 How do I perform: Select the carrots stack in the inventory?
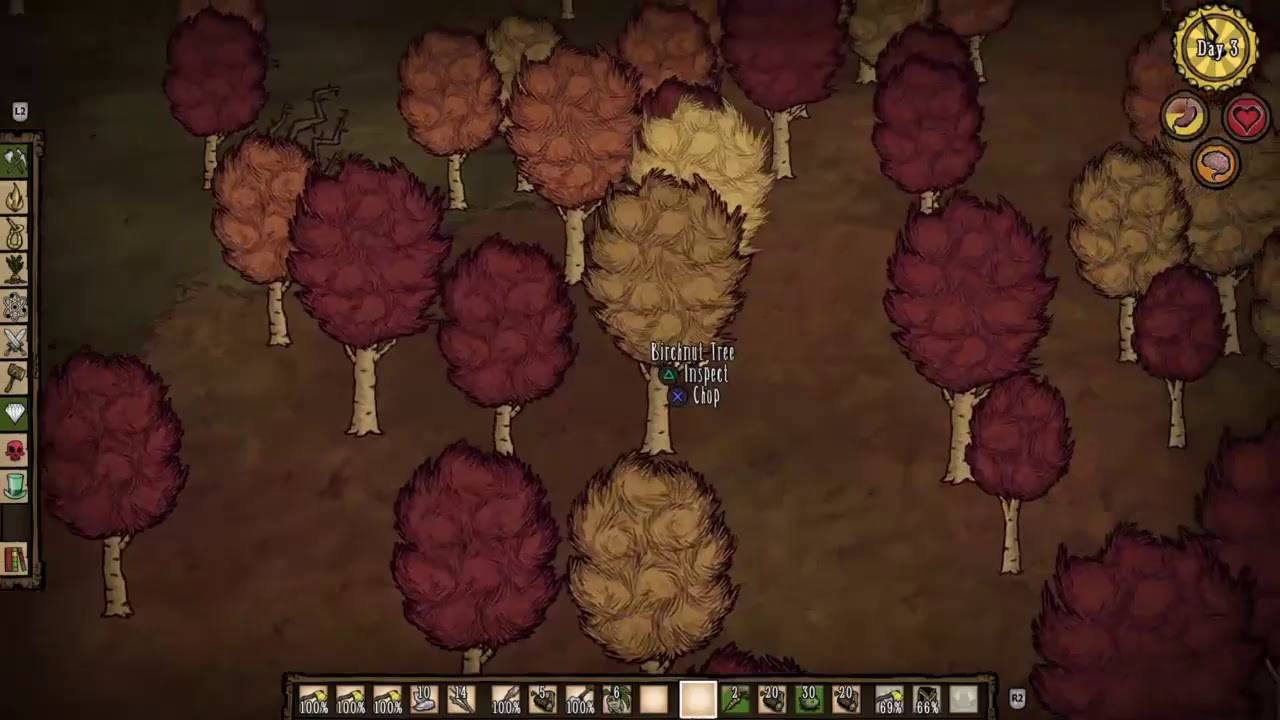tap(734, 698)
